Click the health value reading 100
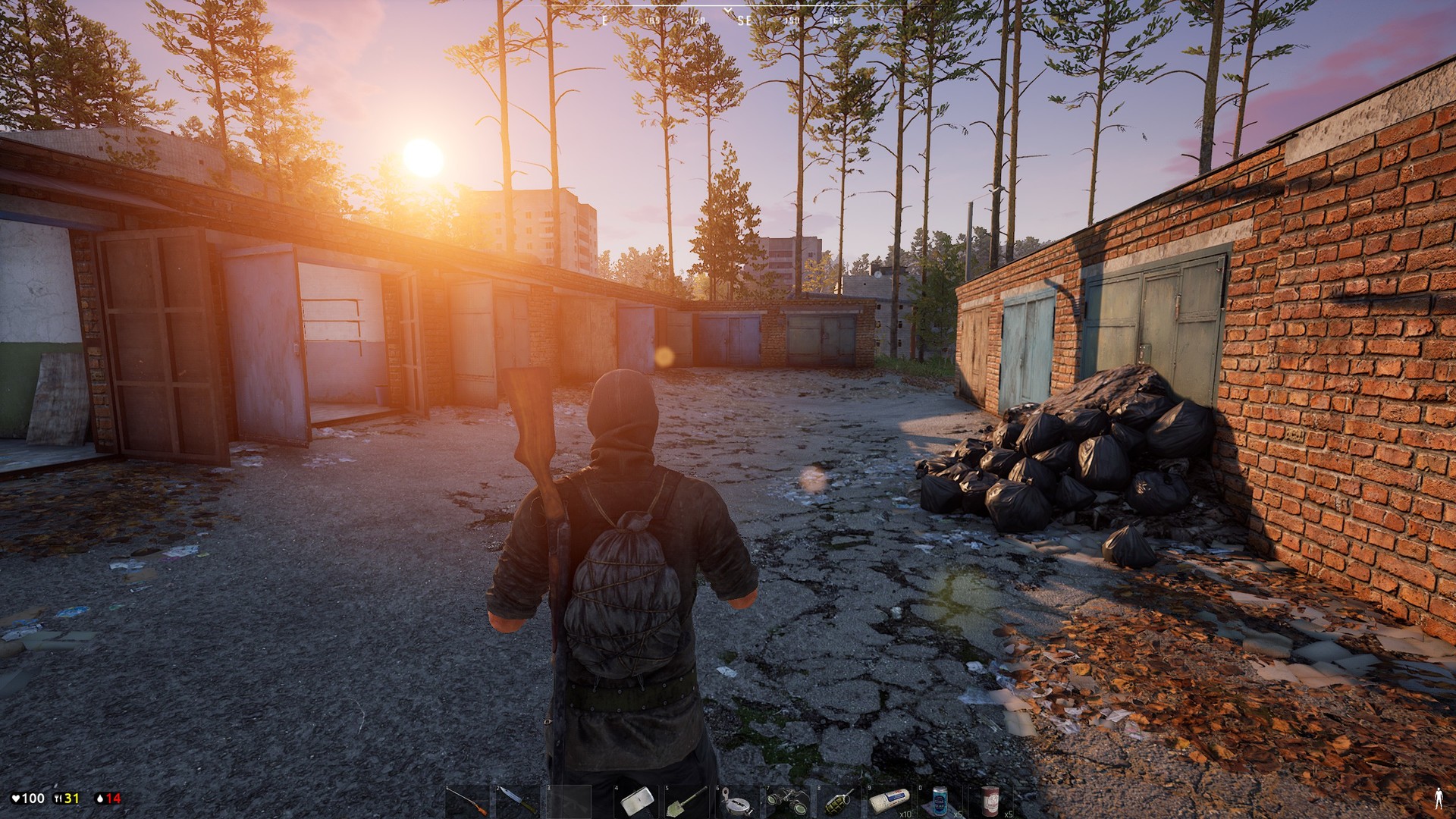Viewport: 1456px width, 819px height. pyautogui.click(x=33, y=798)
